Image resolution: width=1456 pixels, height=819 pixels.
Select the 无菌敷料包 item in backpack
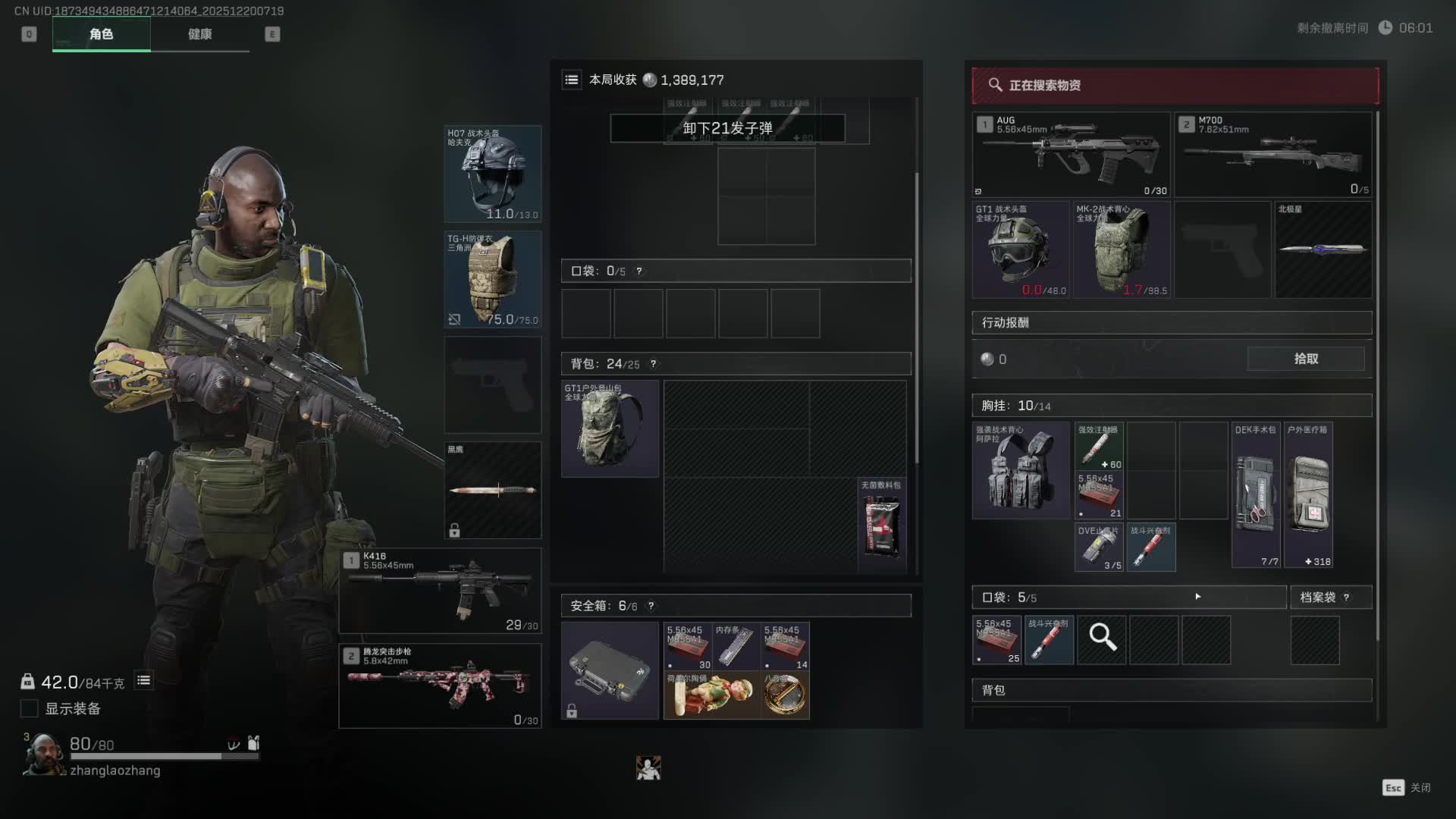(x=881, y=525)
